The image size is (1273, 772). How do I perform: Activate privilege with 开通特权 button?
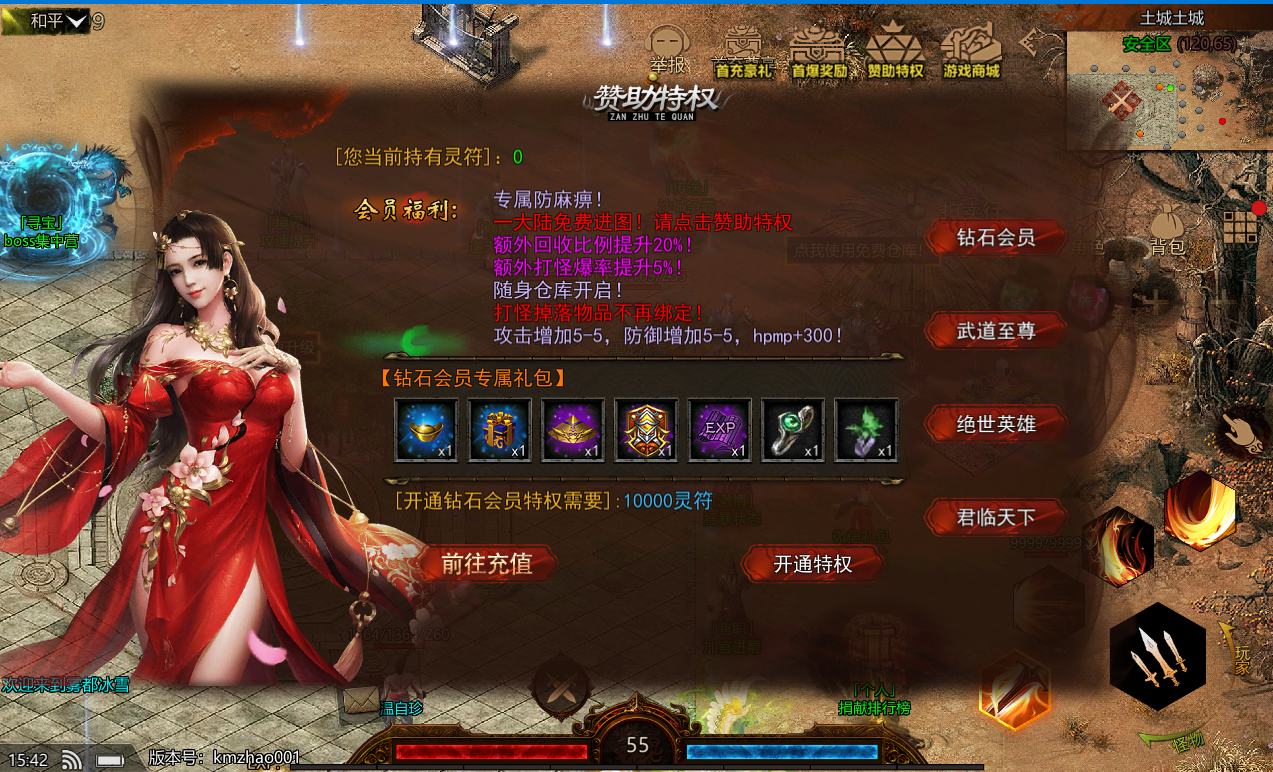(x=812, y=564)
